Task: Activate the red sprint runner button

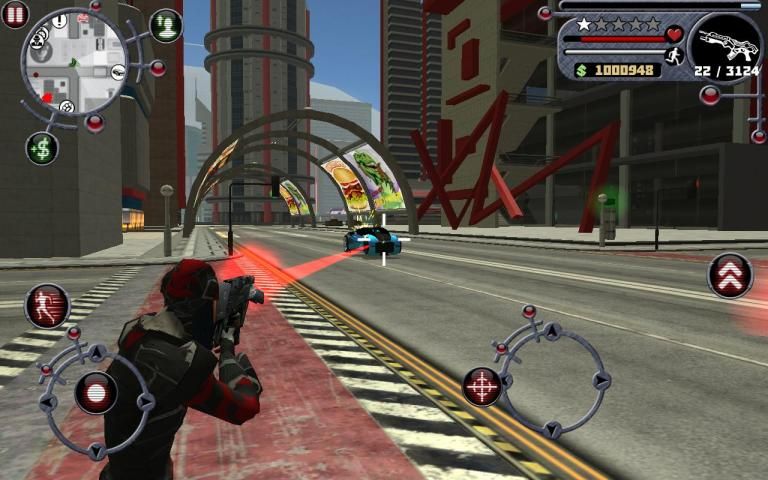Action: [46, 305]
